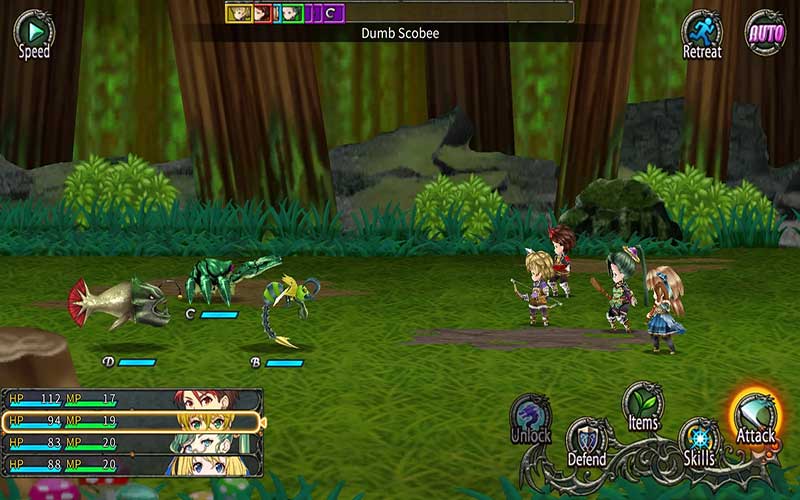Select the party member with 83 HP
Viewport: 800px width, 500px height.
click(132, 443)
